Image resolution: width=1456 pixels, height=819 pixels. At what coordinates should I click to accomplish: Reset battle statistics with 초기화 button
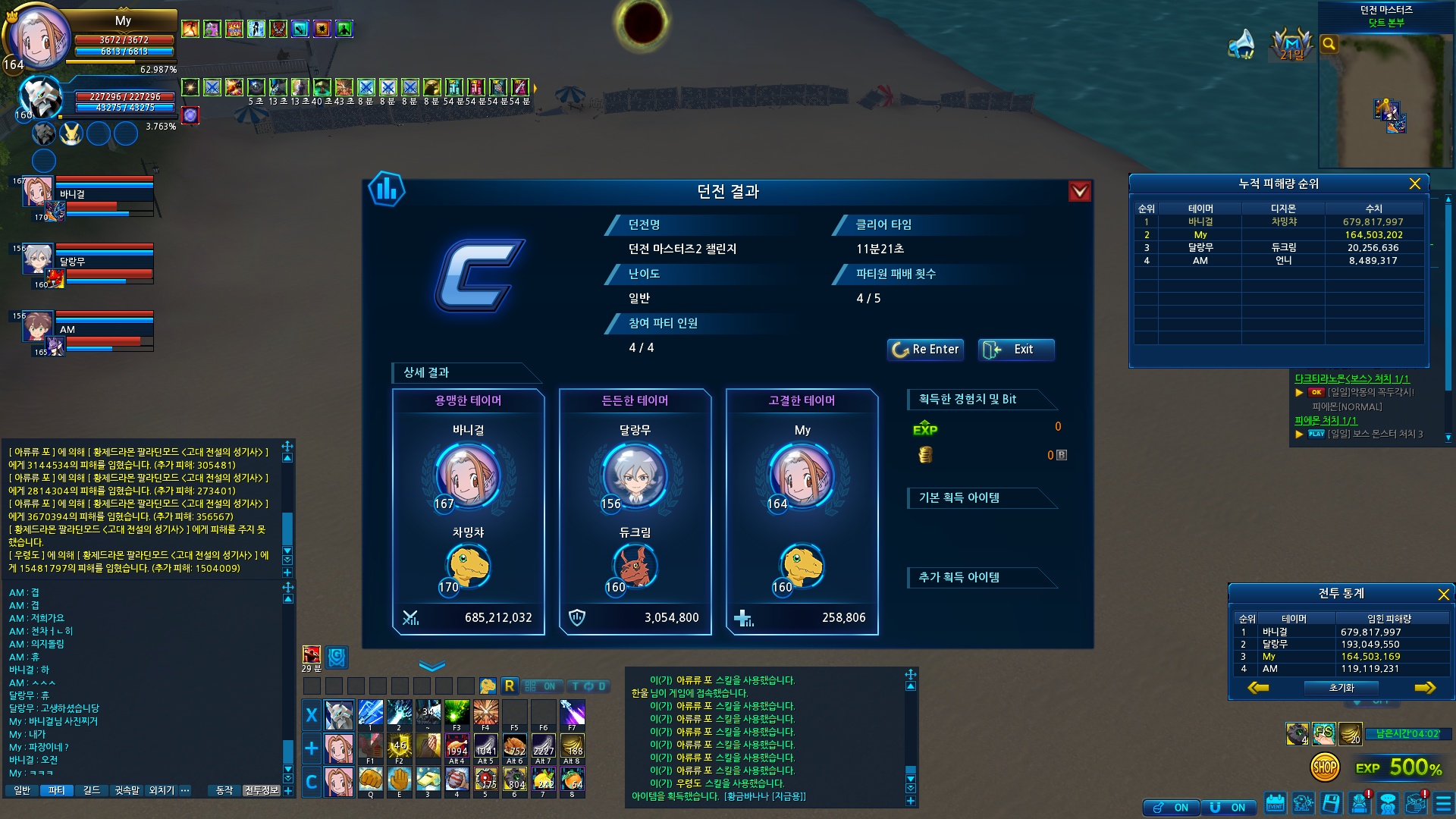point(1341,688)
